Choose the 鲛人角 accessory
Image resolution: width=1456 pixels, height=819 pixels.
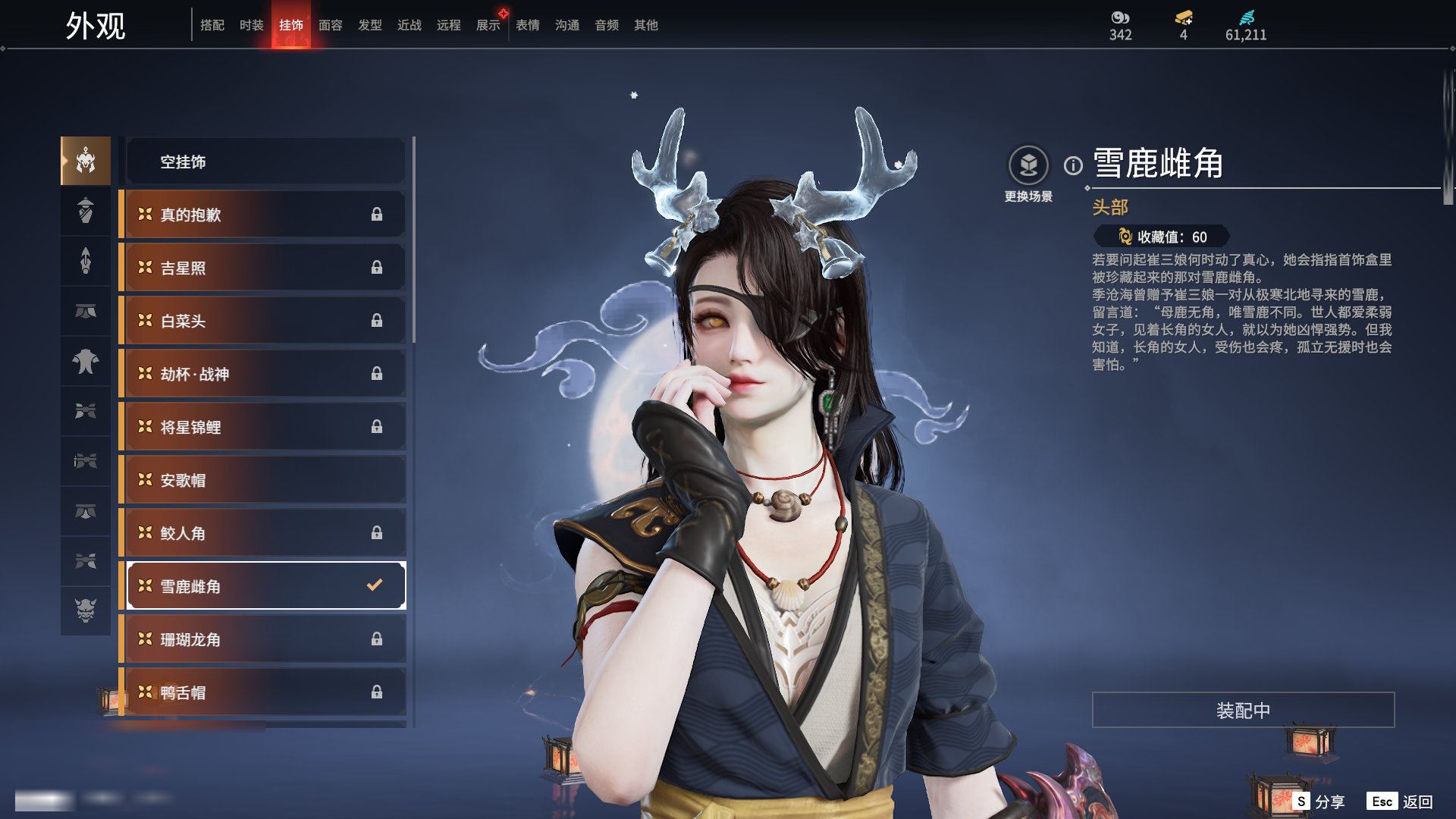click(265, 533)
